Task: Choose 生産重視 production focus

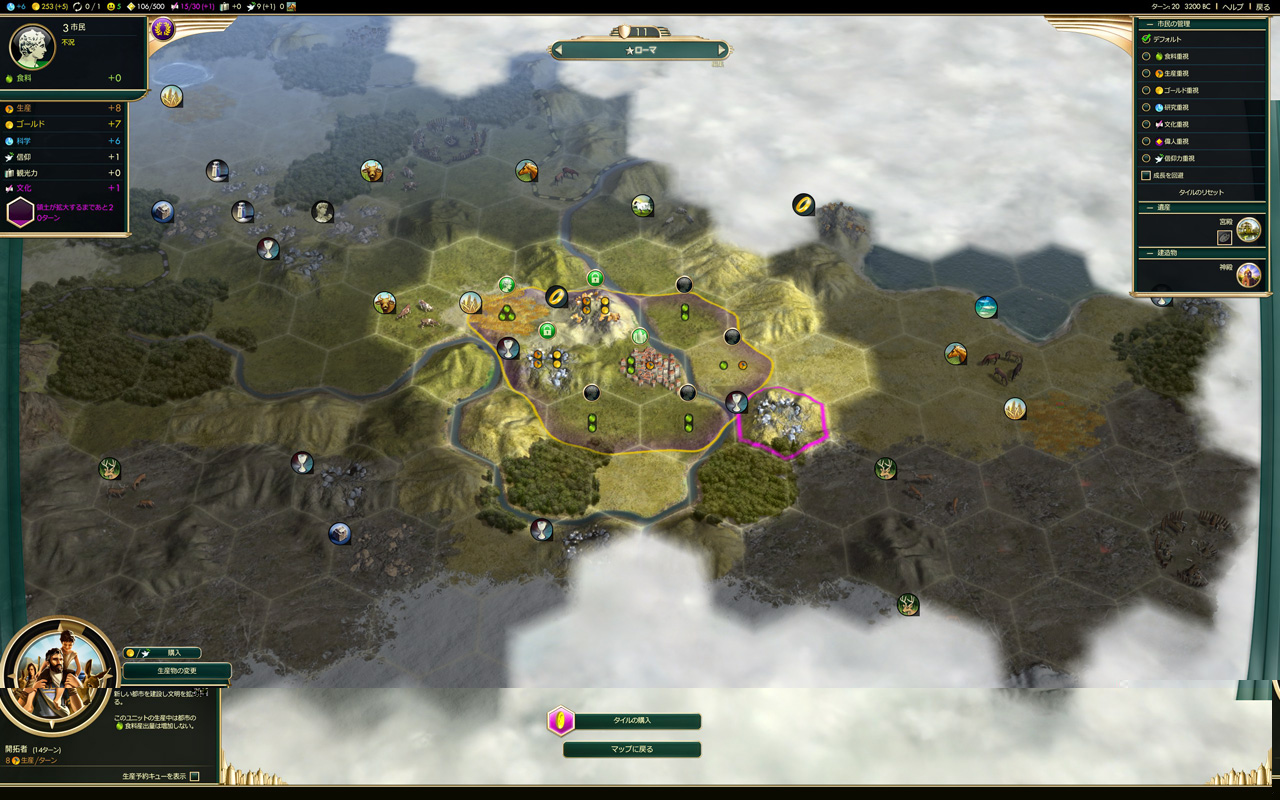Action: point(1147,73)
